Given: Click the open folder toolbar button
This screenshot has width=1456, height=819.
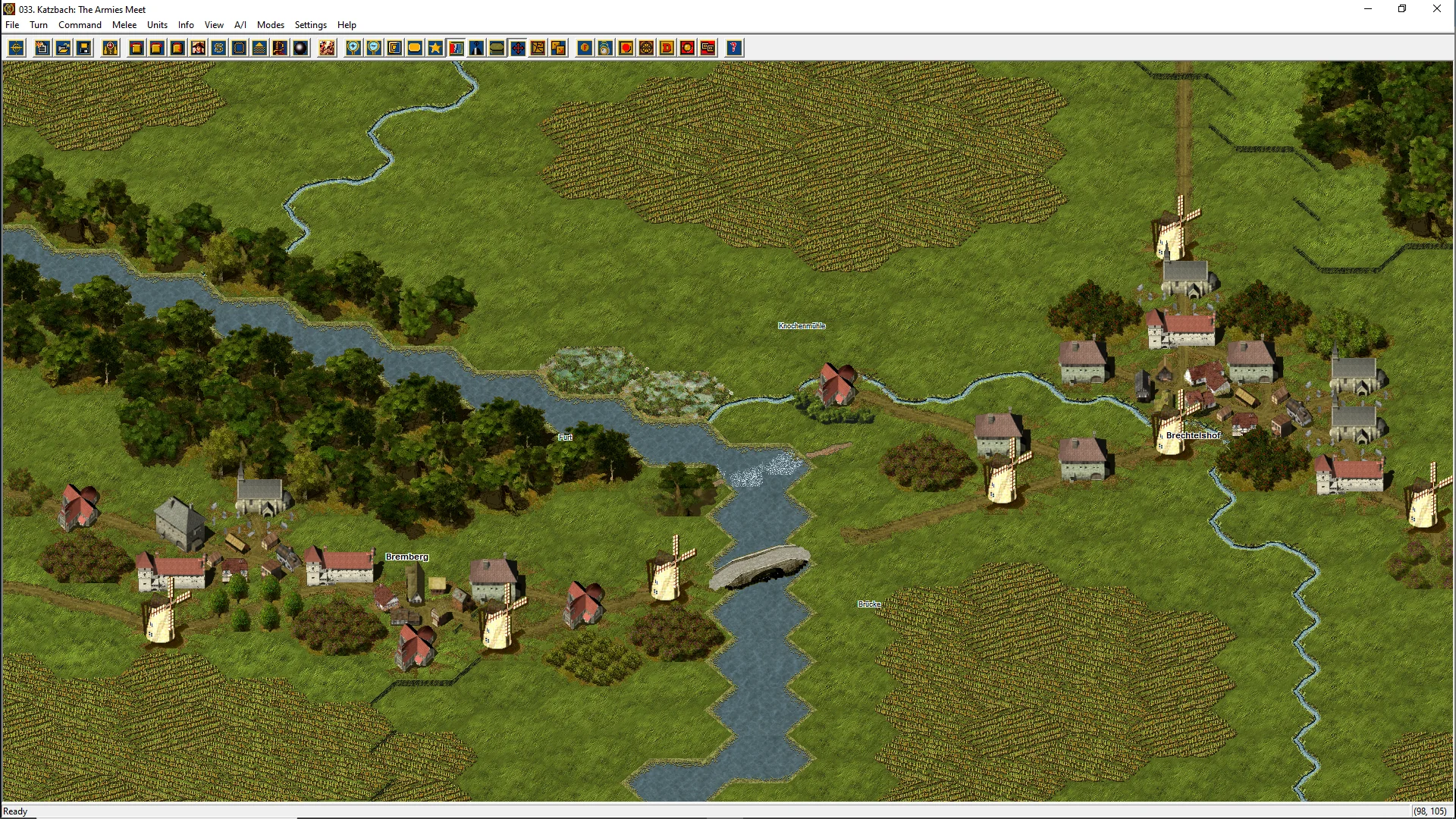Looking at the screenshot, I should (x=64, y=49).
